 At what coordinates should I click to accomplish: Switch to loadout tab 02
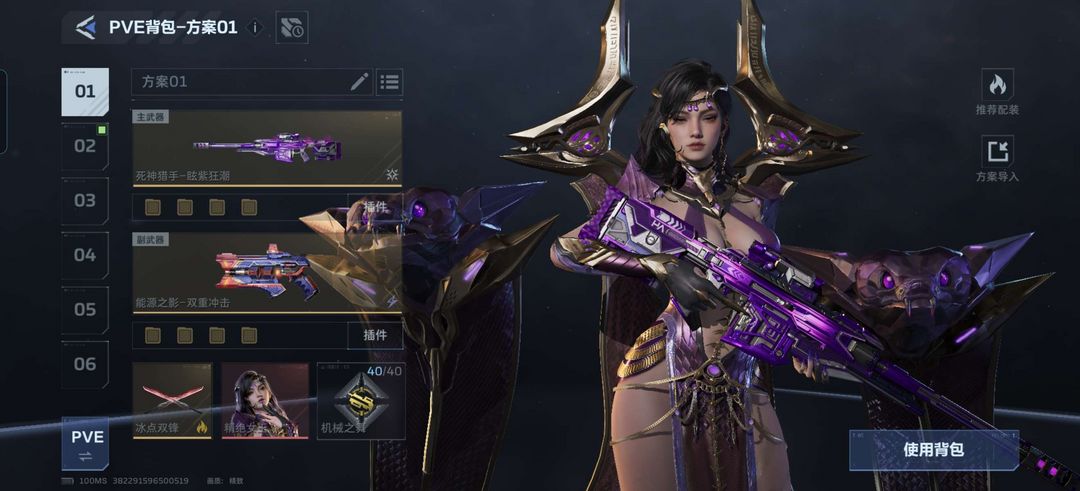(85, 146)
